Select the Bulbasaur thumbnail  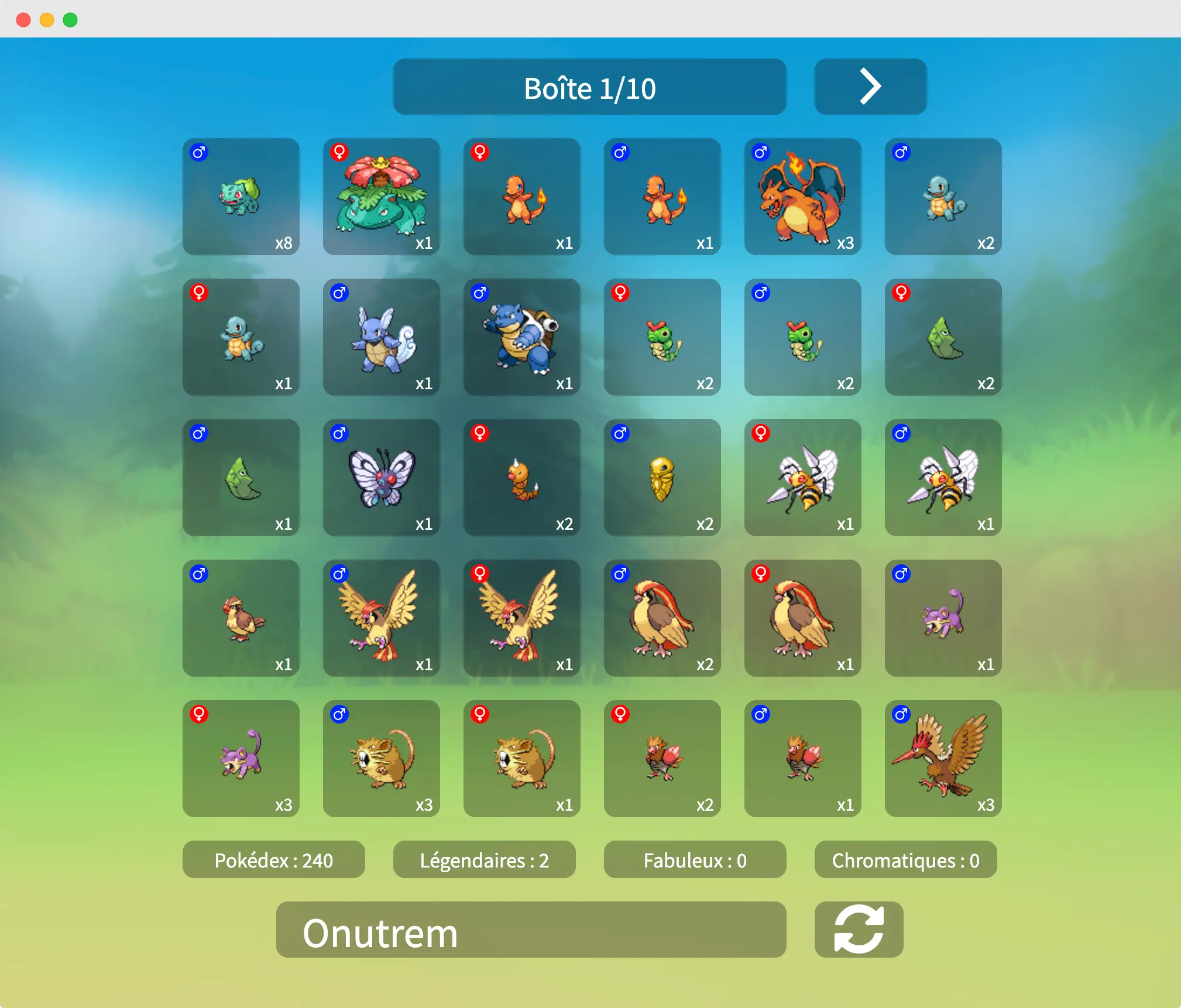pyautogui.click(x=241, y=196)
